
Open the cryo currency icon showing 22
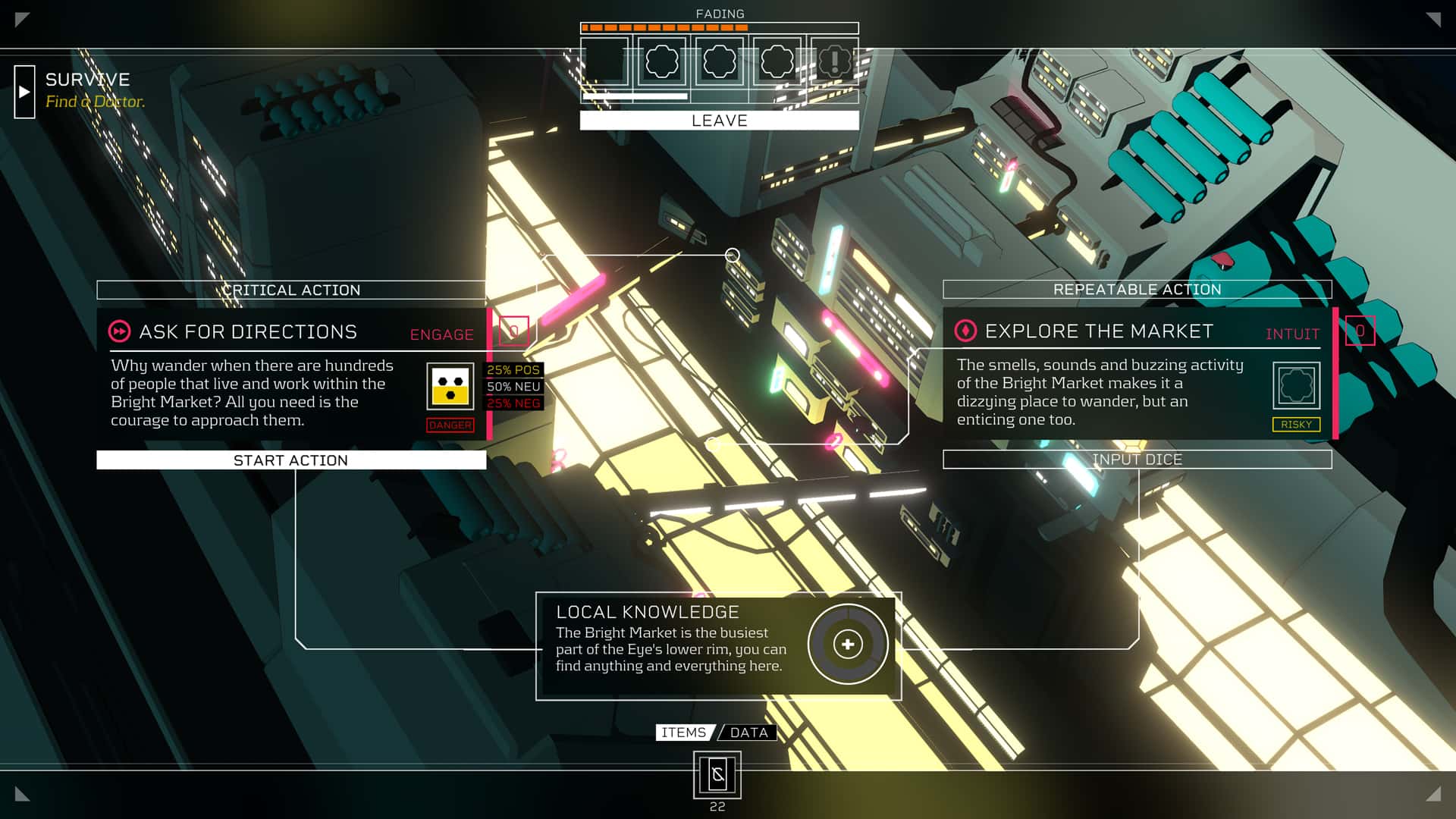coord(717,775)
